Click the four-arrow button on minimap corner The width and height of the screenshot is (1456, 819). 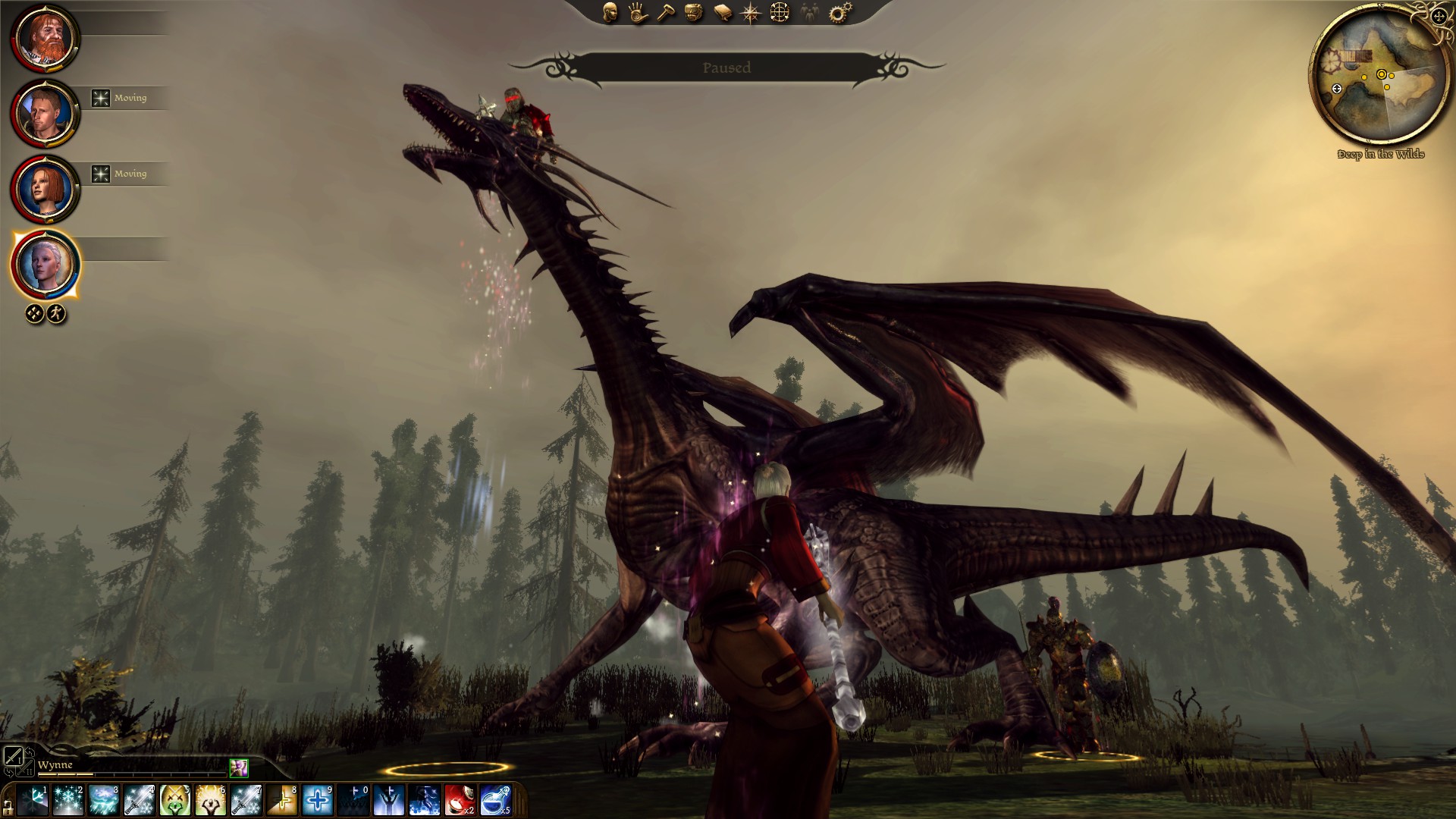(x=1439, y=17)
